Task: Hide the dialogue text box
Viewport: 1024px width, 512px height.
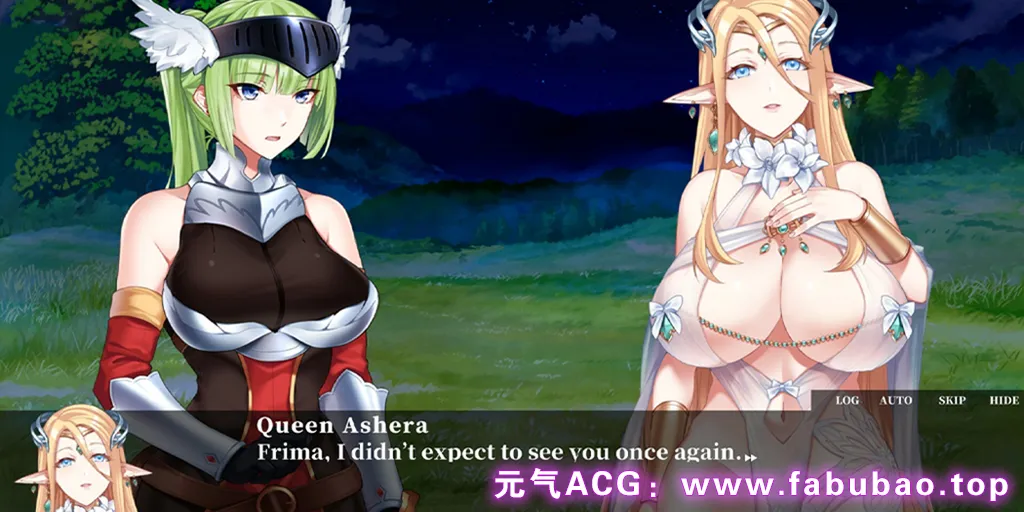Action: click(x=1003, y=400)
